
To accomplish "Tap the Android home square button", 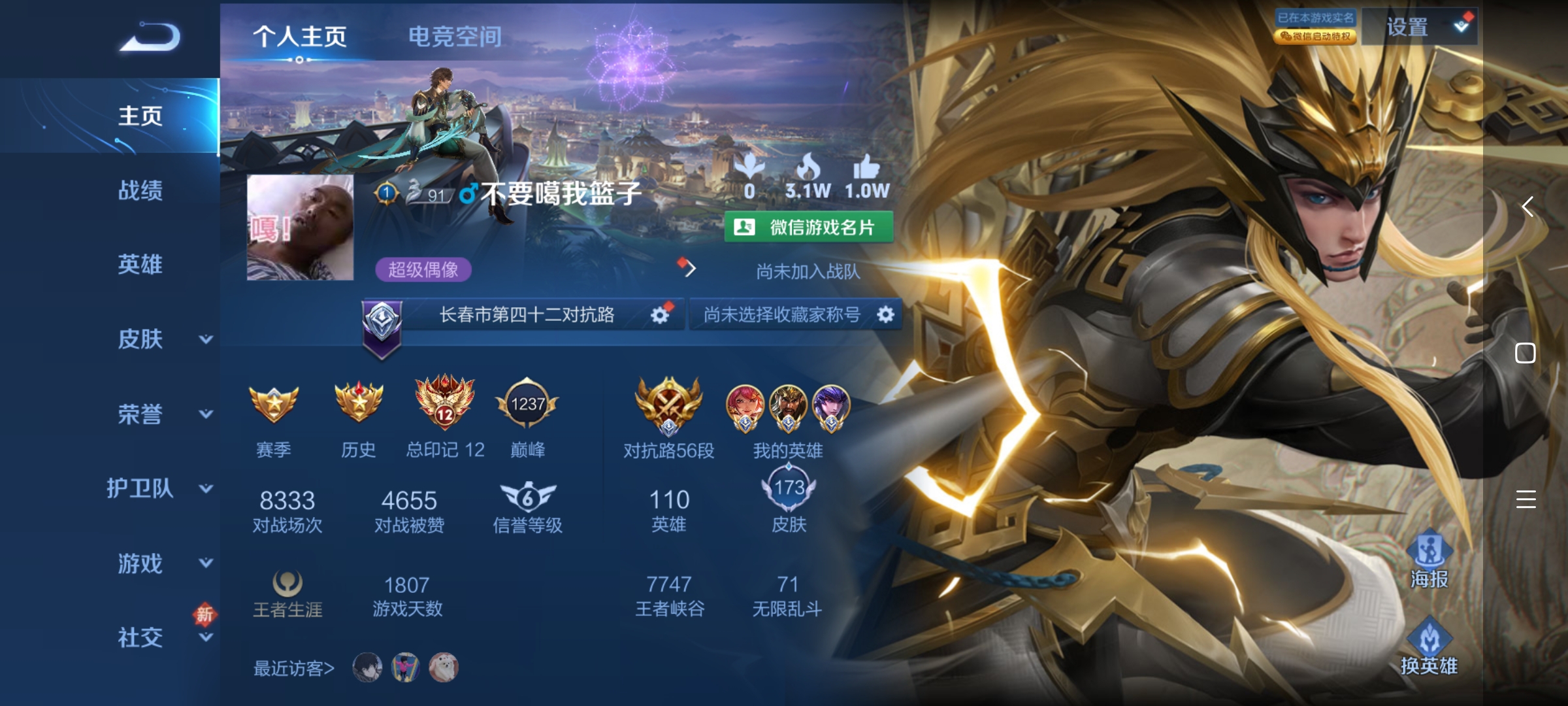I will (1526, 353).
